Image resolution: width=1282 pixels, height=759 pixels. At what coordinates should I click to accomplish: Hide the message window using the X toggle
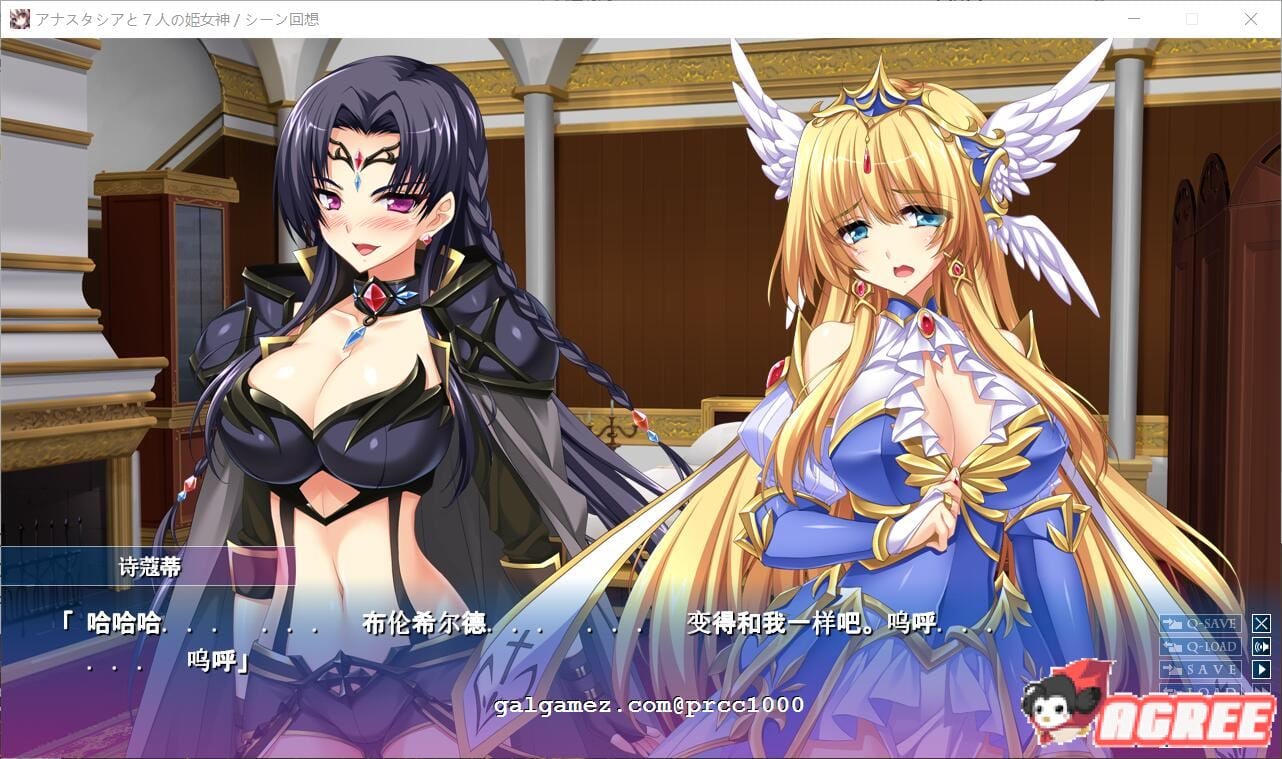coord(1262,624)
